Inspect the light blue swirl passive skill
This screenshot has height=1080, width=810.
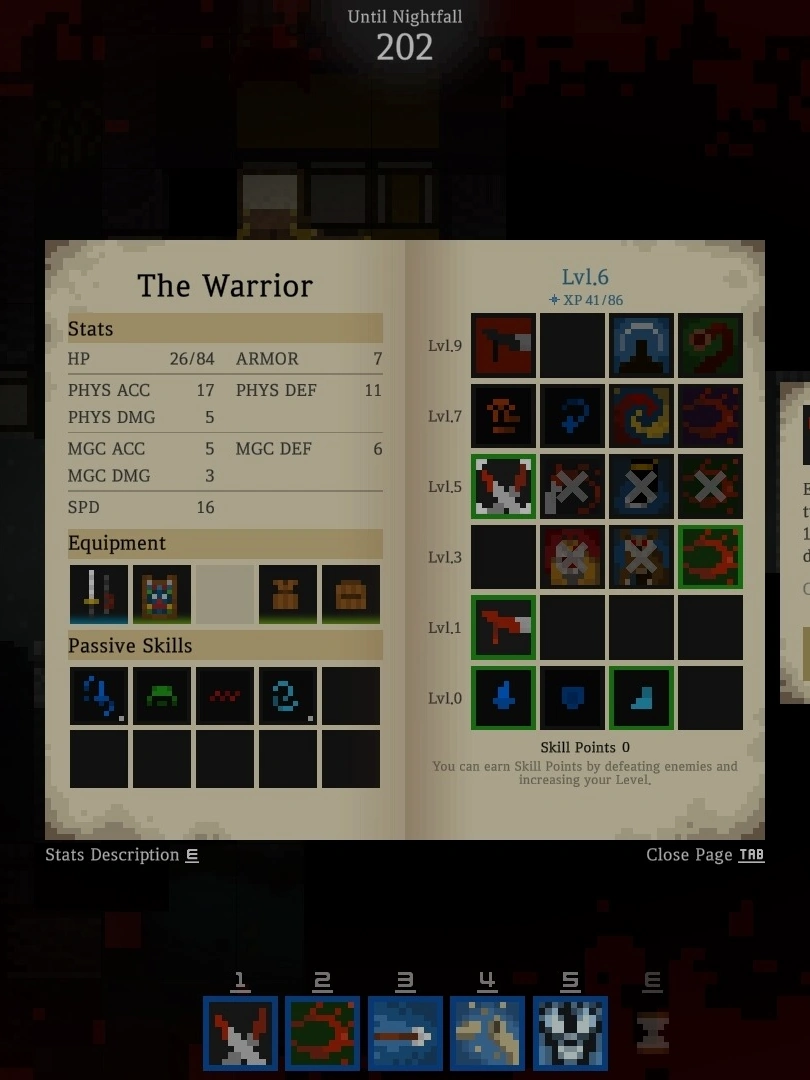[x=288, y=696]
